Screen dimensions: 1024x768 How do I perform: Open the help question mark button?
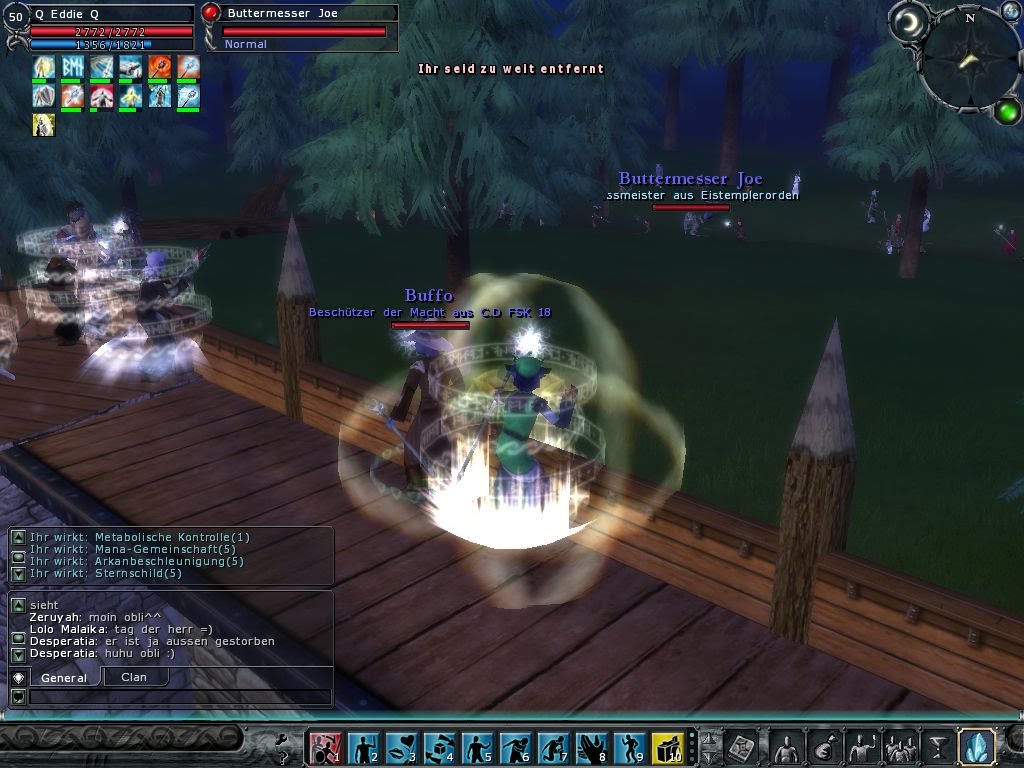[283, 745]
